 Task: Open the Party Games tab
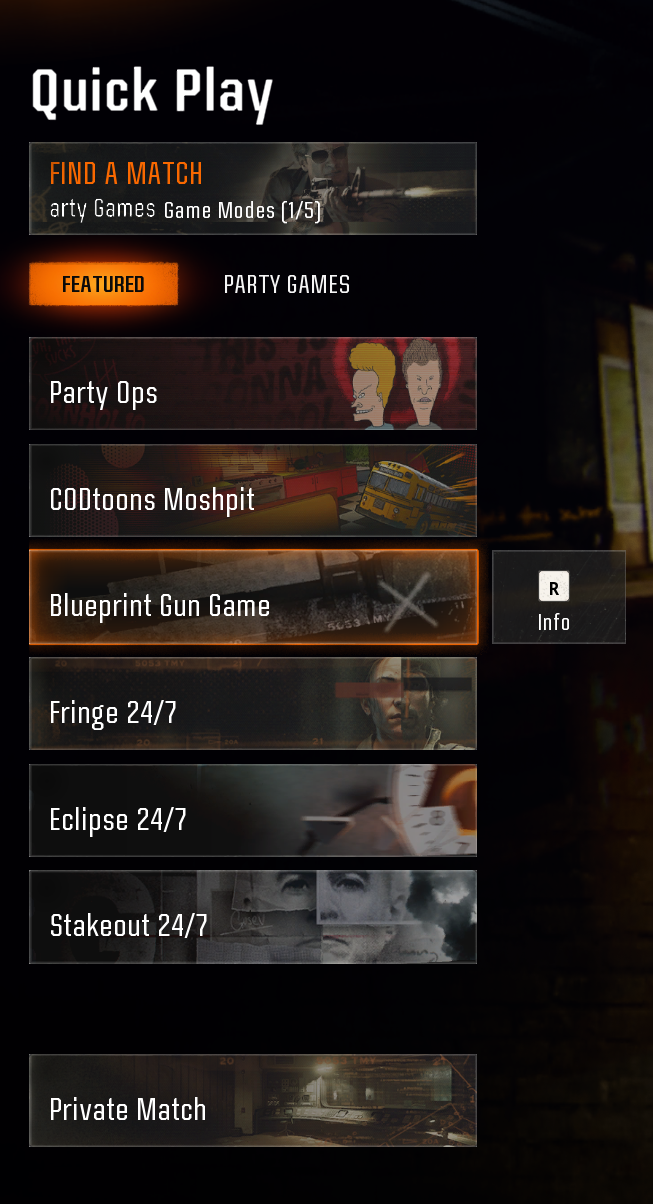pos(287,284)
